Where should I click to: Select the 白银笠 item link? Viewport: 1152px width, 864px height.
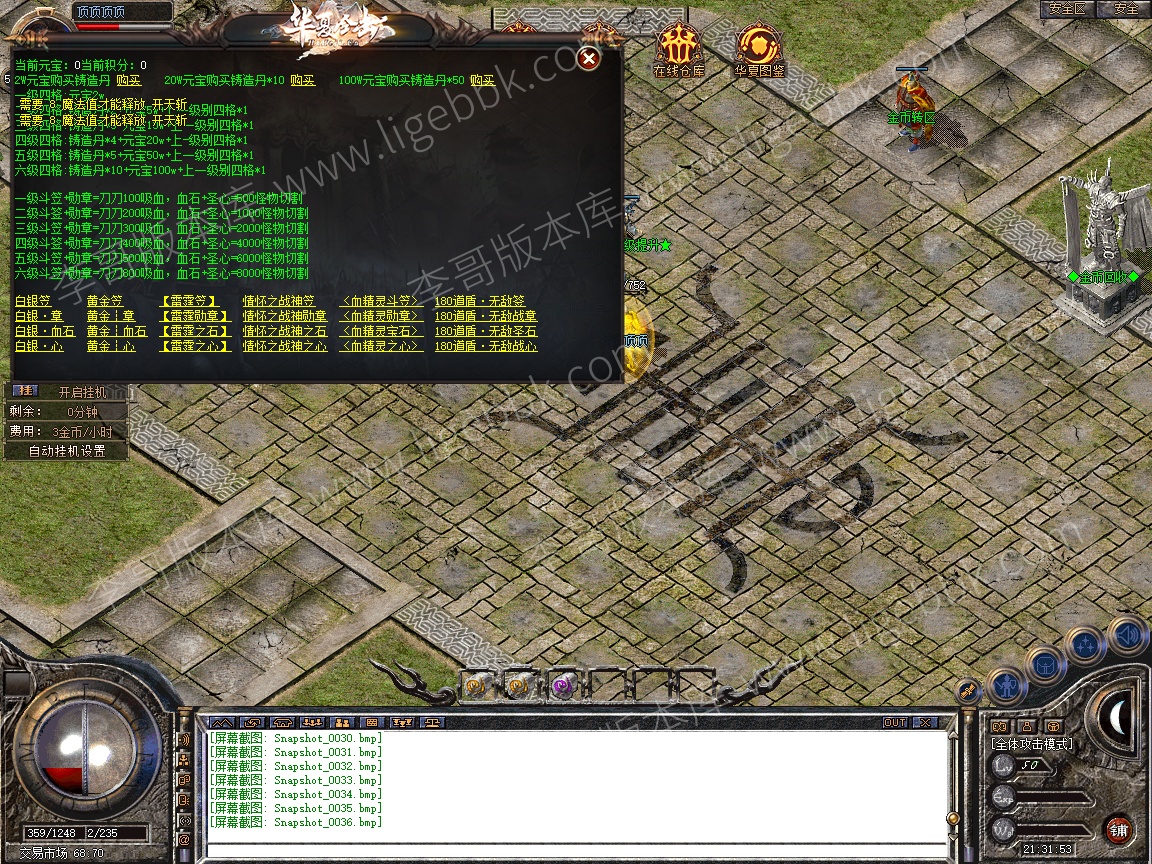(33, 301)
